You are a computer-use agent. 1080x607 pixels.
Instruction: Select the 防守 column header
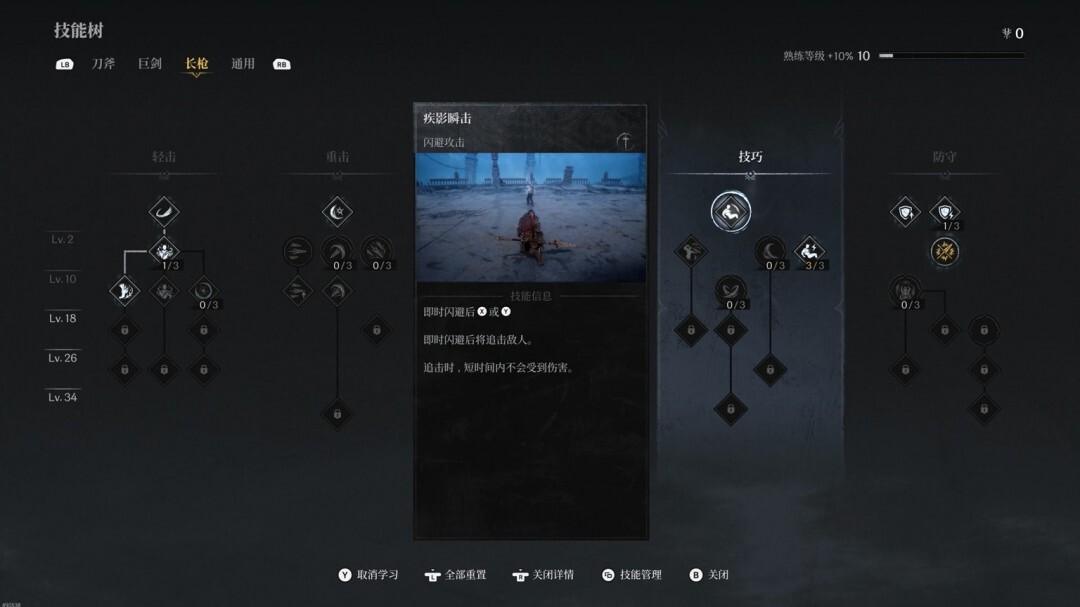pos(945,157)
